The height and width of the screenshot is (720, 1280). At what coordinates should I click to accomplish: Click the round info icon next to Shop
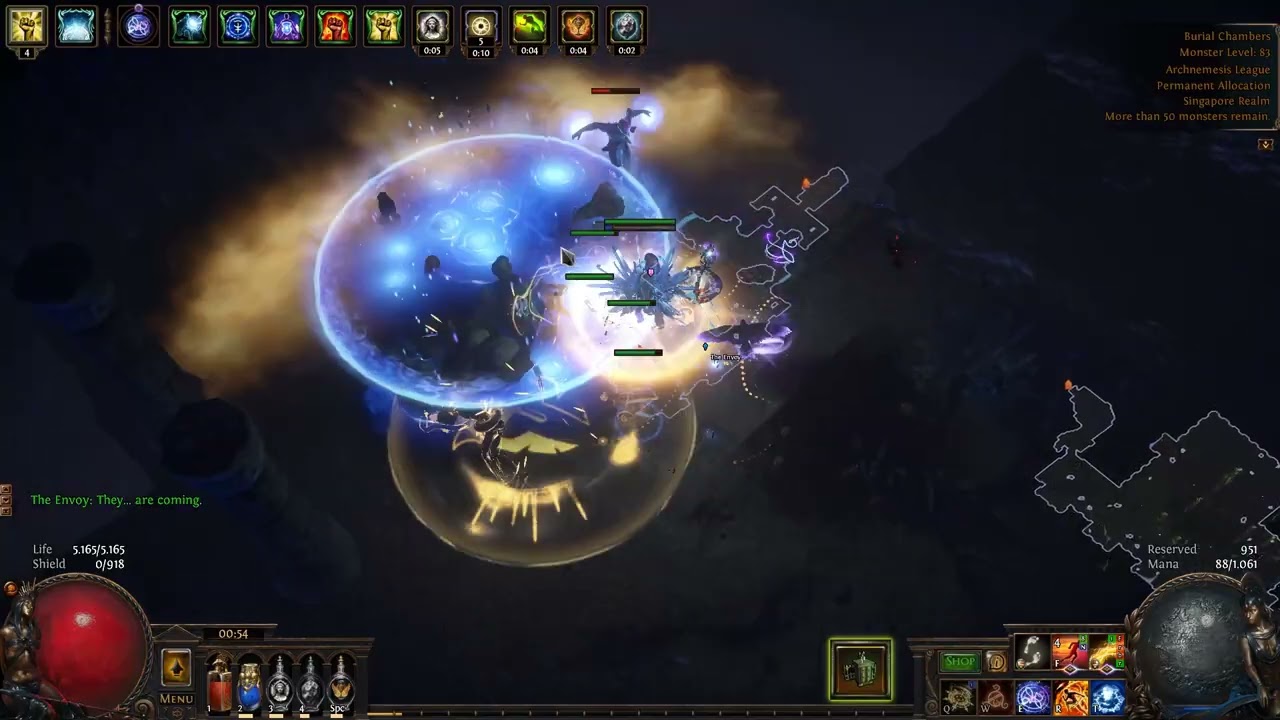pos(996,661)
